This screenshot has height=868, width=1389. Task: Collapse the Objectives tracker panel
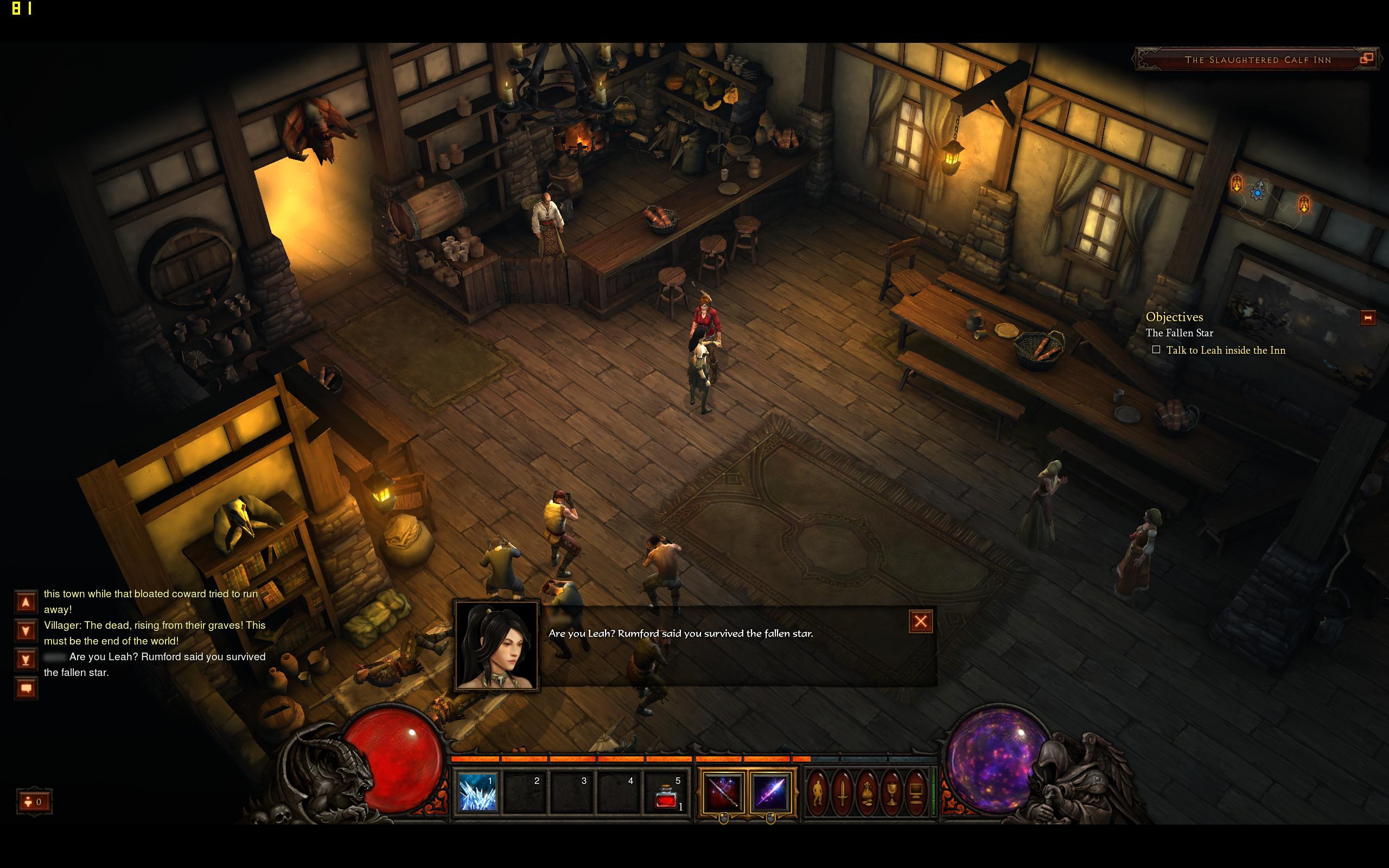(1368, 317)
